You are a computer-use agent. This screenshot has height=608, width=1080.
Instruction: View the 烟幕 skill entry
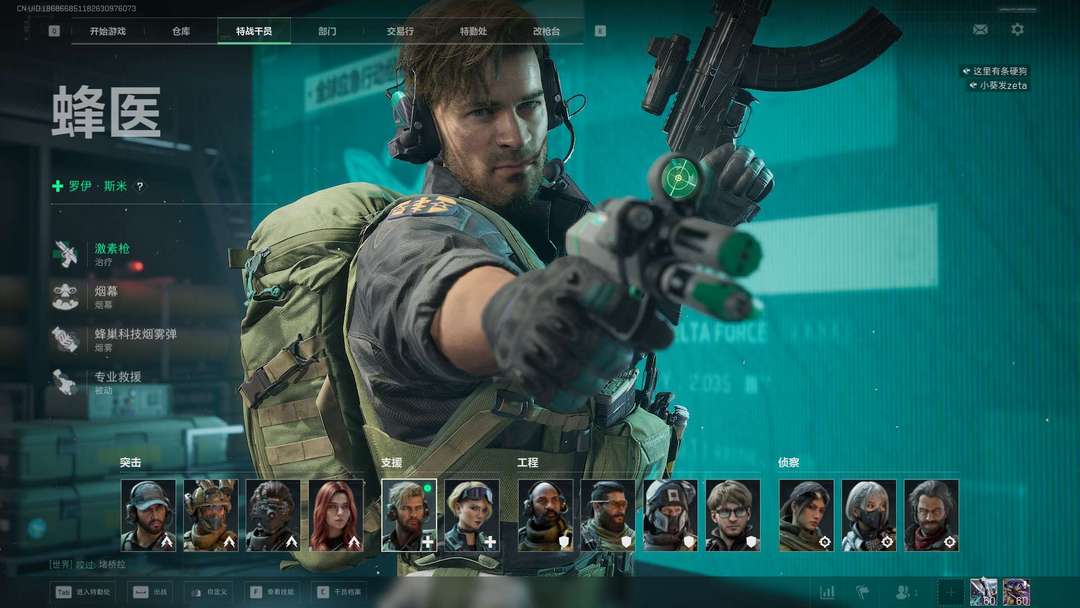(106, 296)
